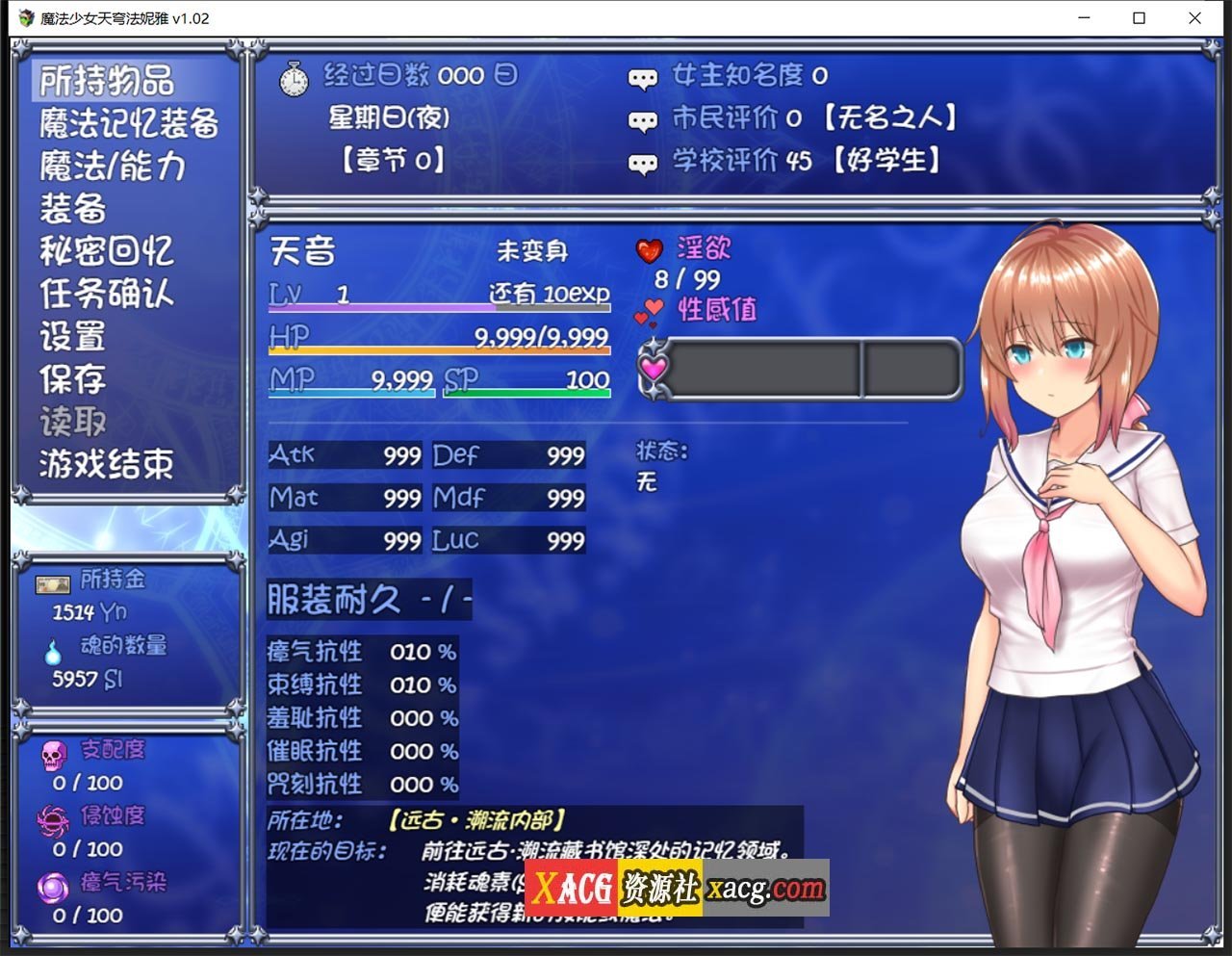Open the 设置 settings entry
Screen dimensions: 1232x956
click(x=72, y=336)
